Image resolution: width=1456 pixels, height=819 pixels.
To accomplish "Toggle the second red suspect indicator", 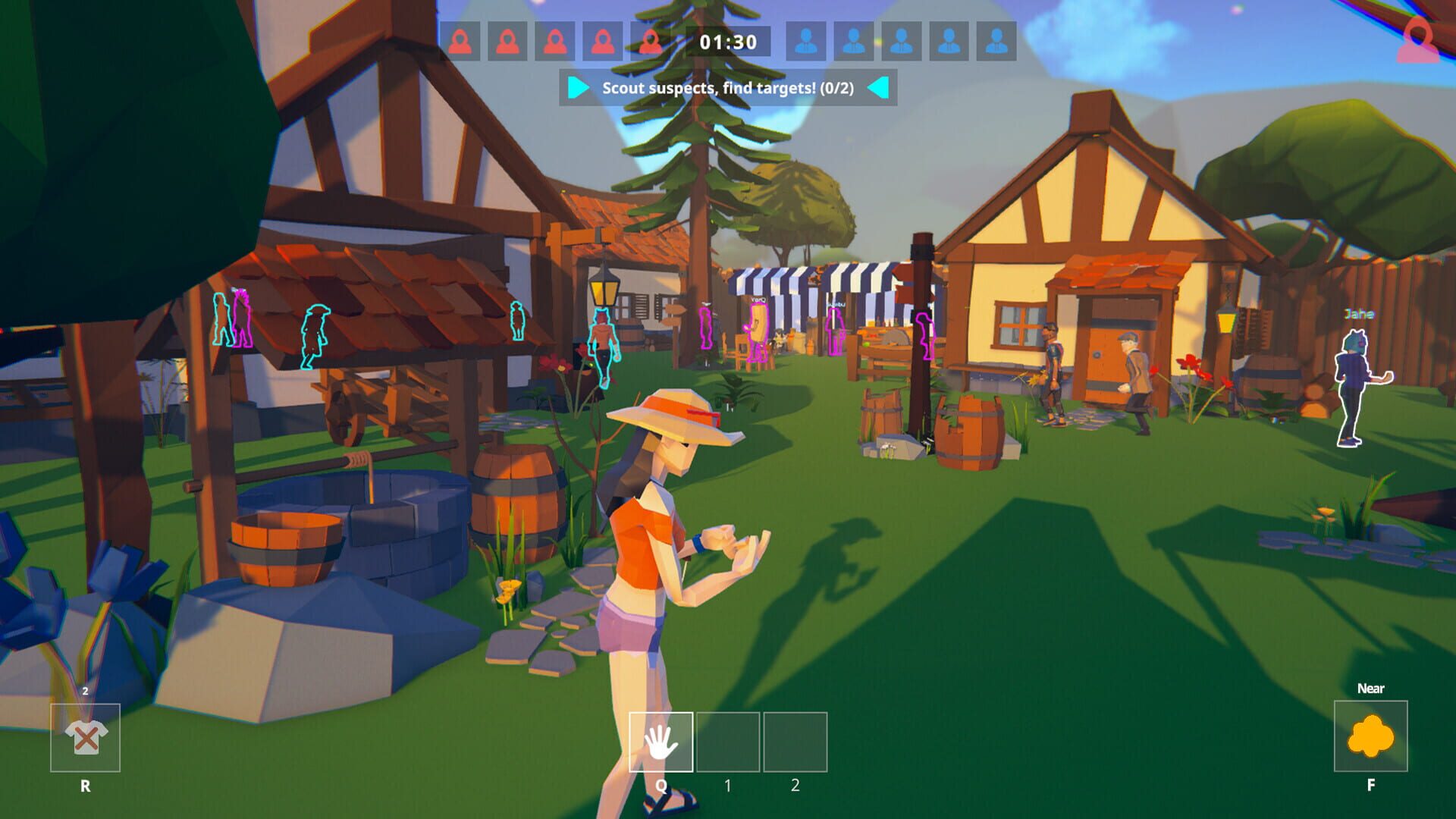I will click(x=507, y=39).
